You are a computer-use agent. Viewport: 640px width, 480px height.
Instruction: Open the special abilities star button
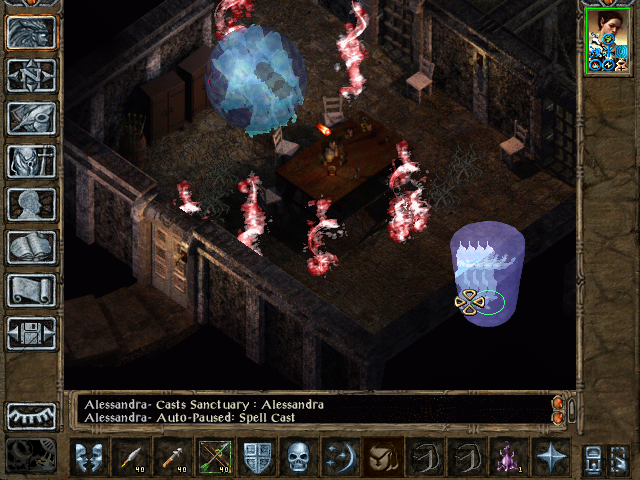(550, 457)
